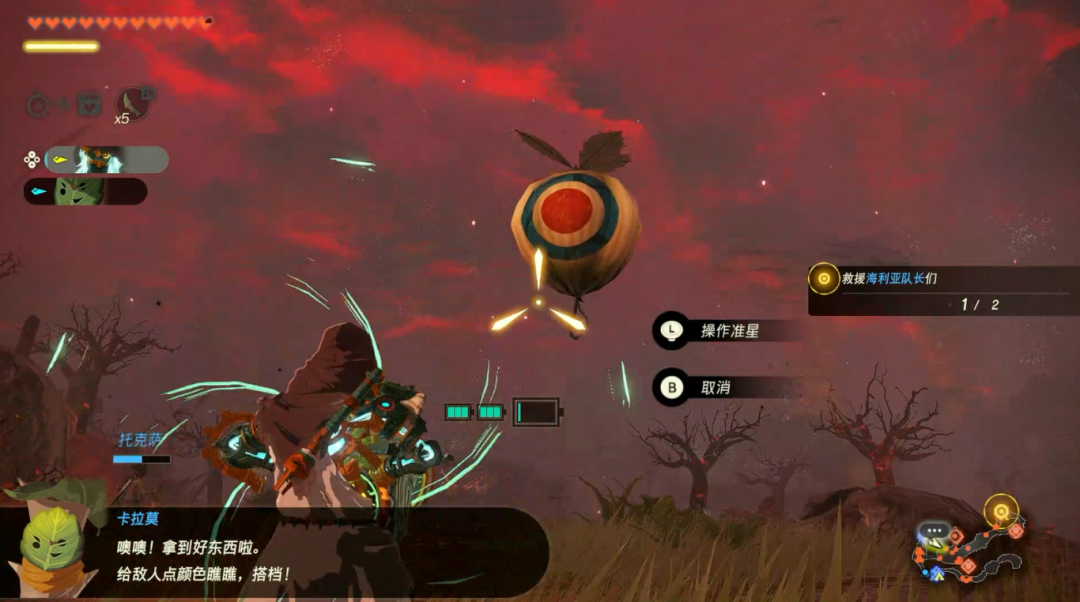
Task: Click the dimmed circular ability icon
Action: (x=38, y=104)
